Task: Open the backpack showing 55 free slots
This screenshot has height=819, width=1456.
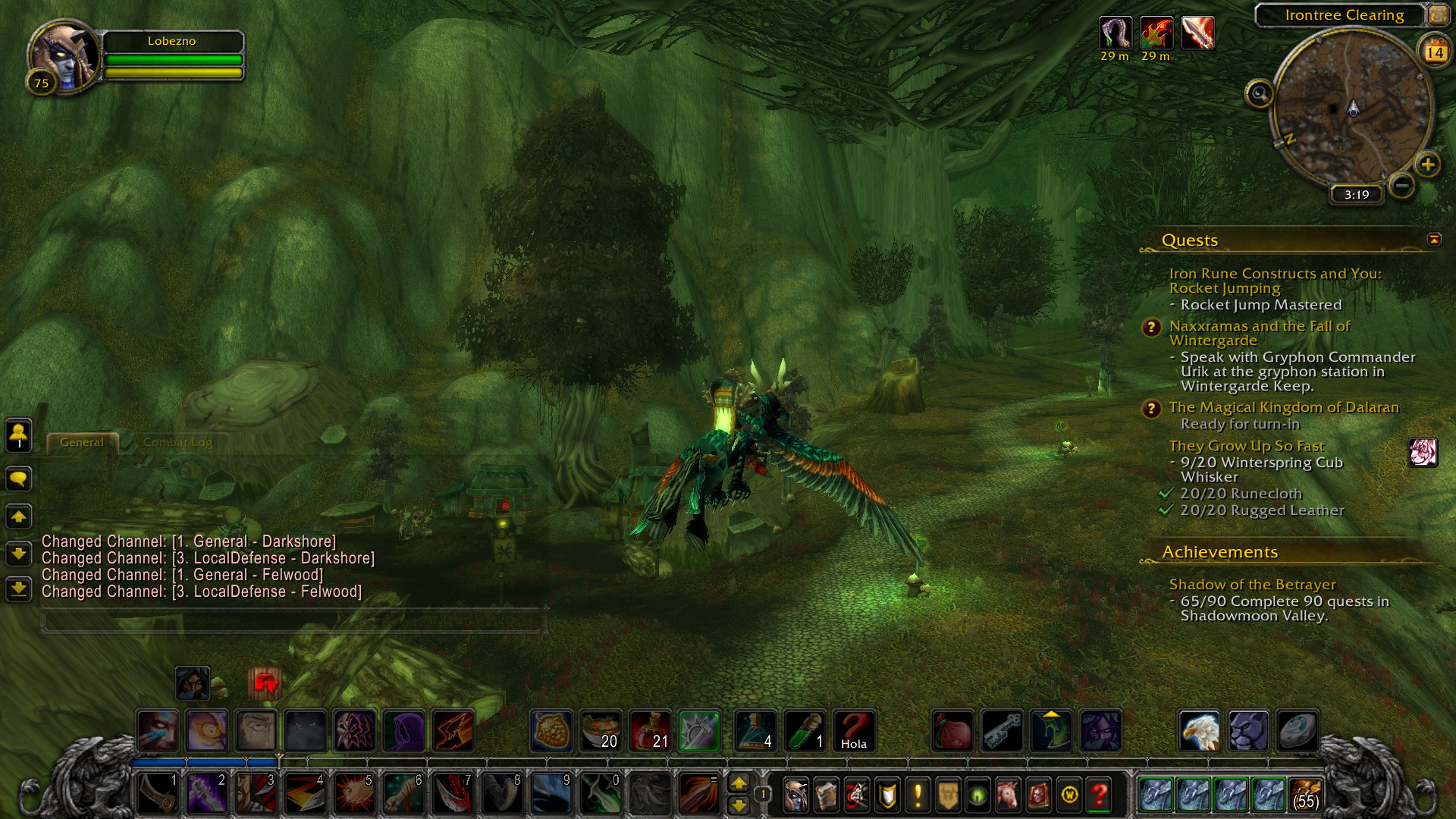Action: pos(1305,795)
